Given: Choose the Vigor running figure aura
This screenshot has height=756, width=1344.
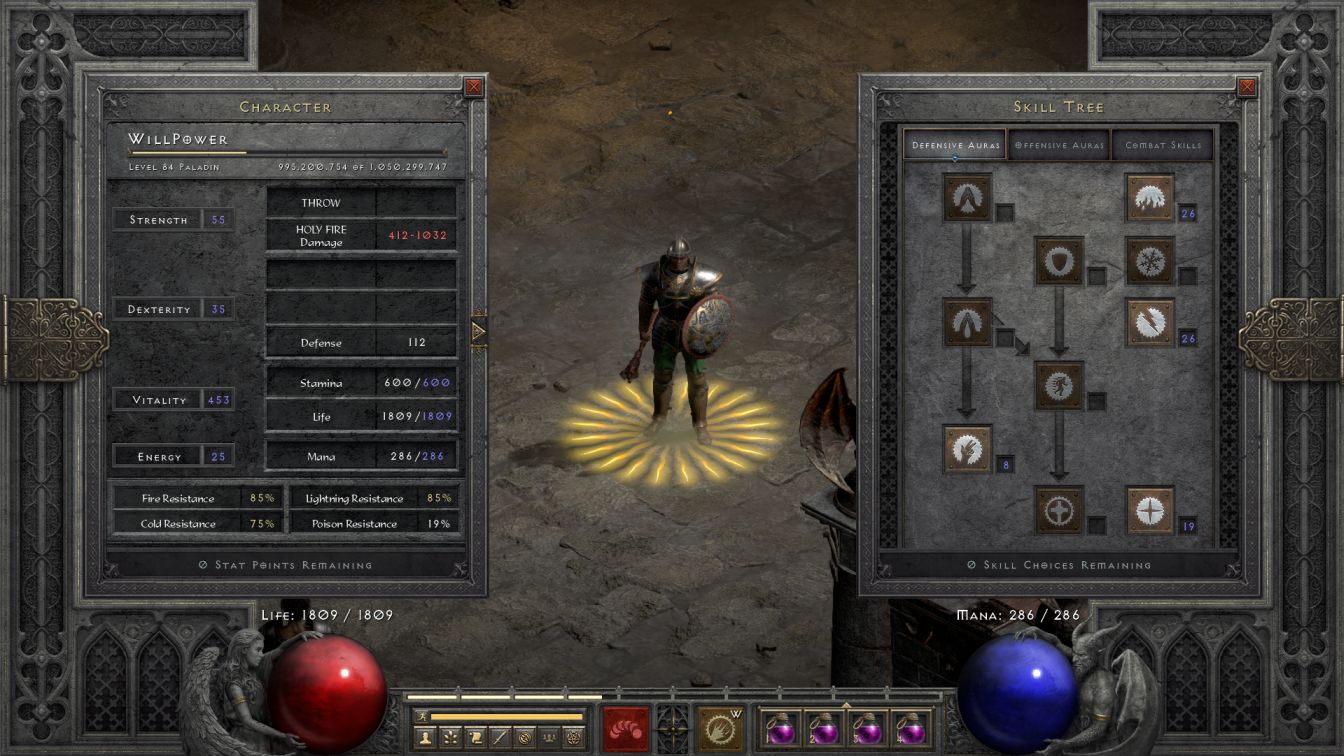Looking at the screenshot, I should tap(1059, 385).
